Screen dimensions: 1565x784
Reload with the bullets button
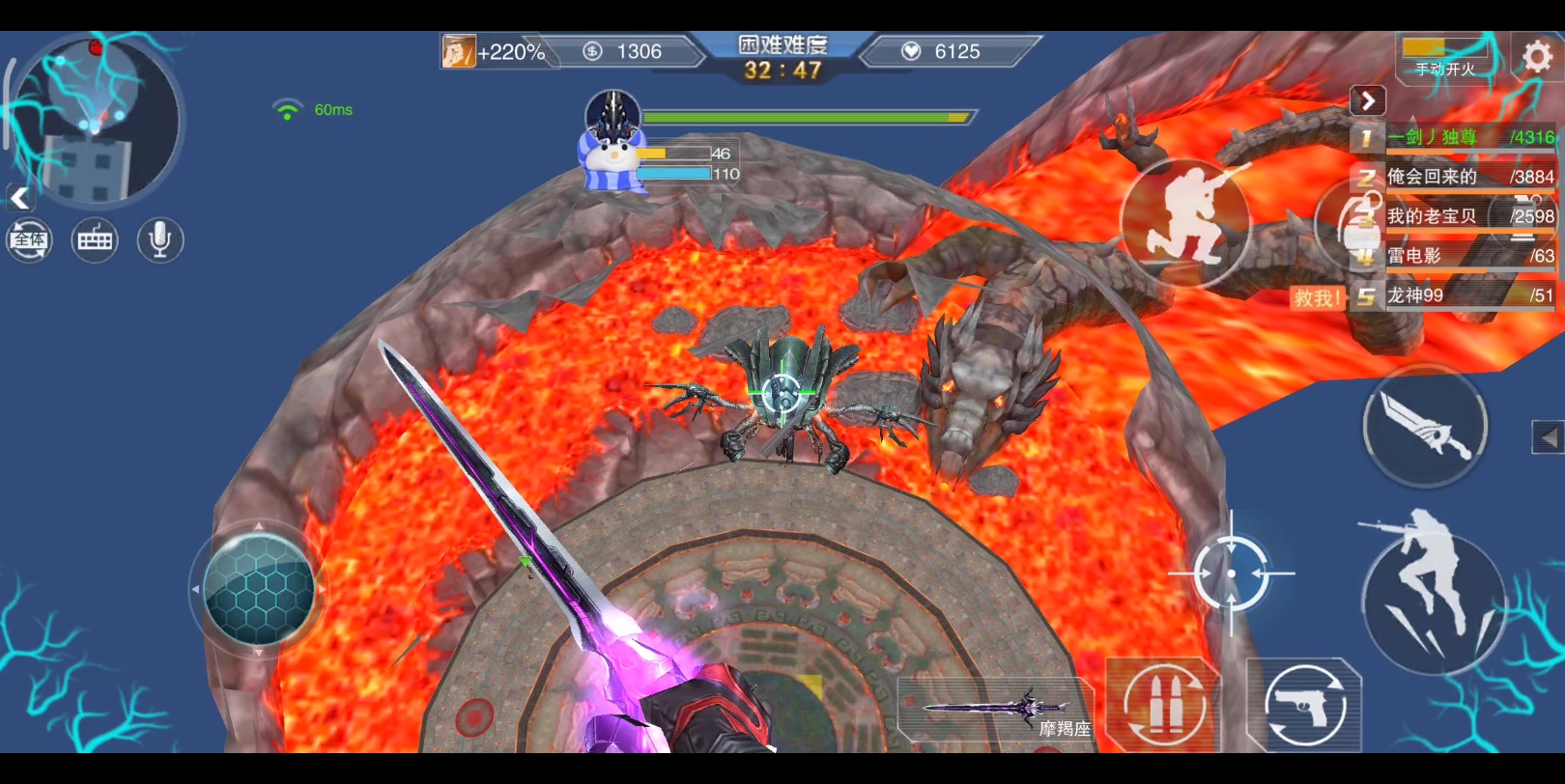(1162, 705)
